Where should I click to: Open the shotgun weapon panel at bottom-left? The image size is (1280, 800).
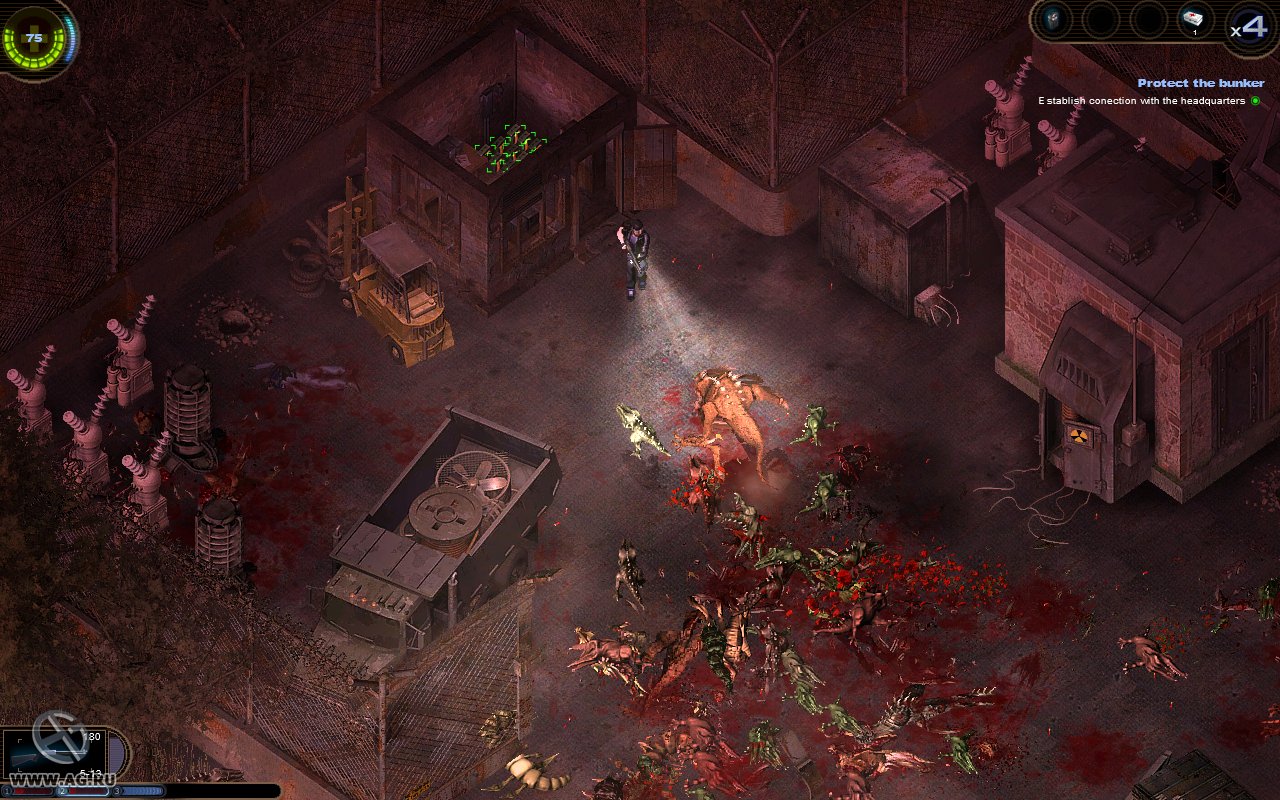(x=55, y=755)
